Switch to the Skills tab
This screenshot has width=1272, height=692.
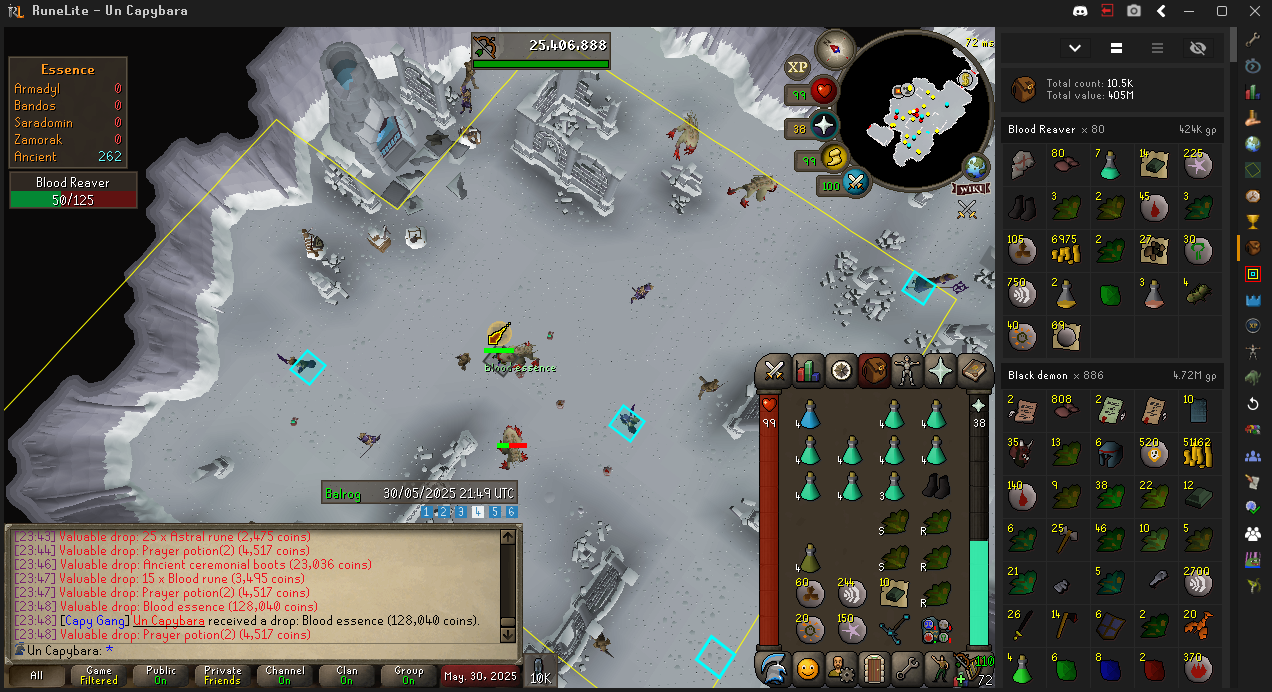click(807, 371)
